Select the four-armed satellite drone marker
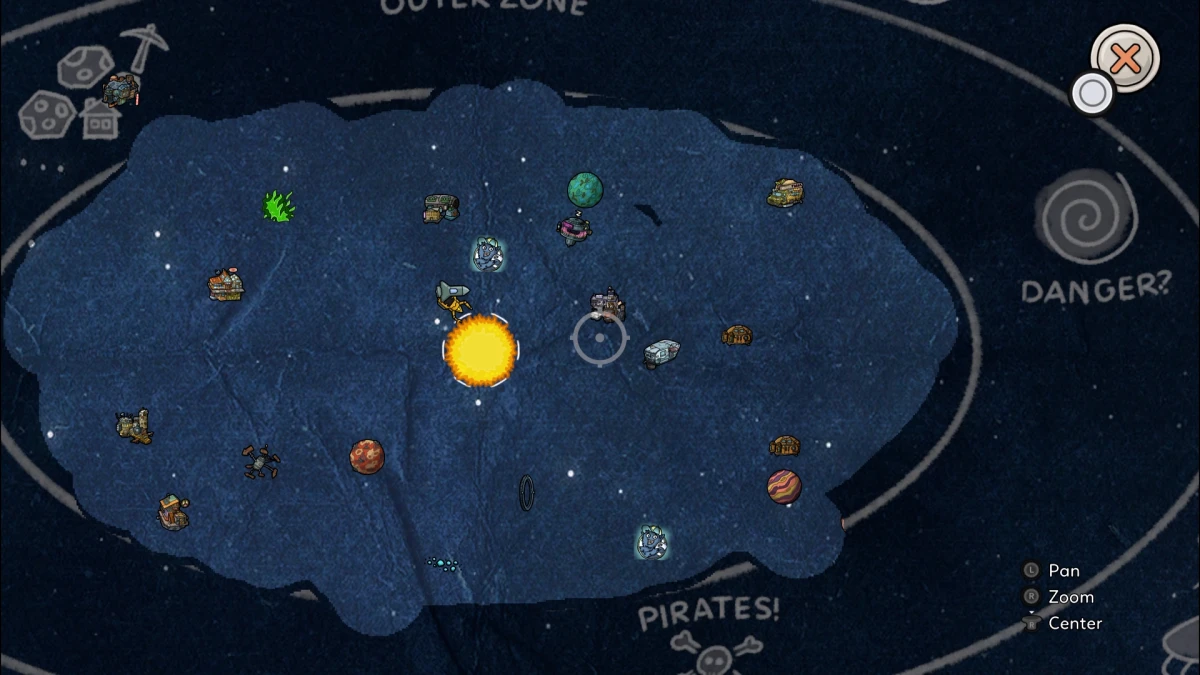The height and width of the screenshot is (675, 1200). point(261,462)
